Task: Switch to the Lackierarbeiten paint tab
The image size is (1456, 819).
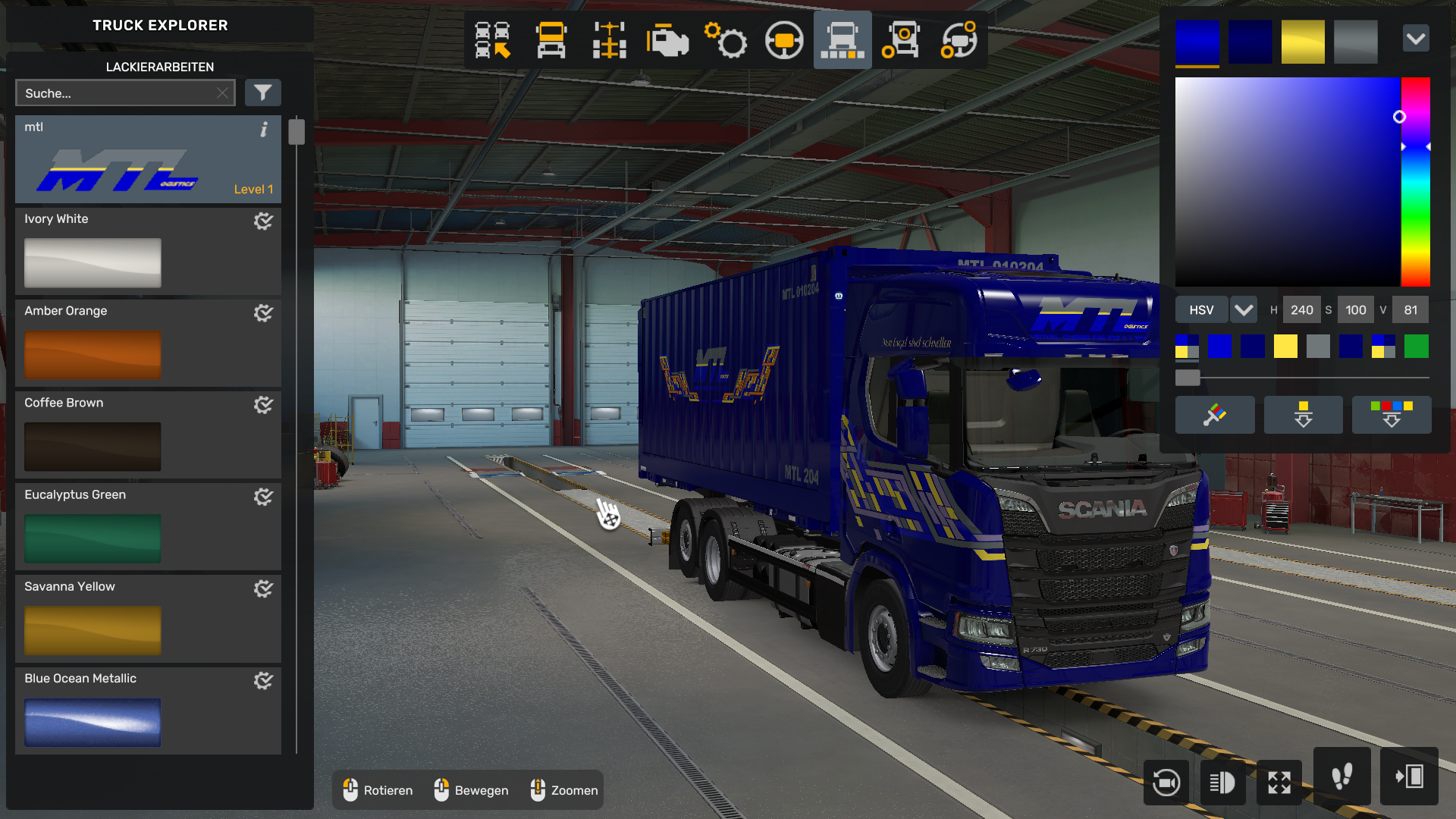Action: [158, 67]
